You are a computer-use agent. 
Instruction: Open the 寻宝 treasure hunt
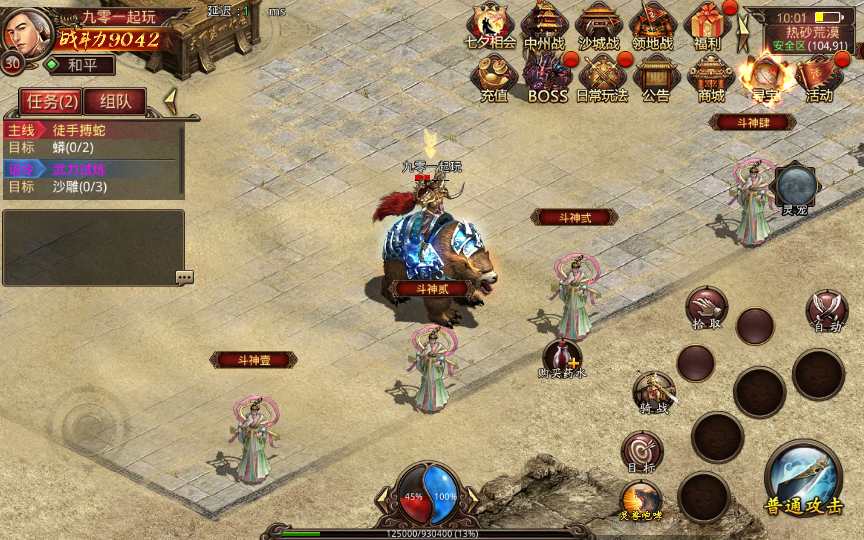[765, 76]
